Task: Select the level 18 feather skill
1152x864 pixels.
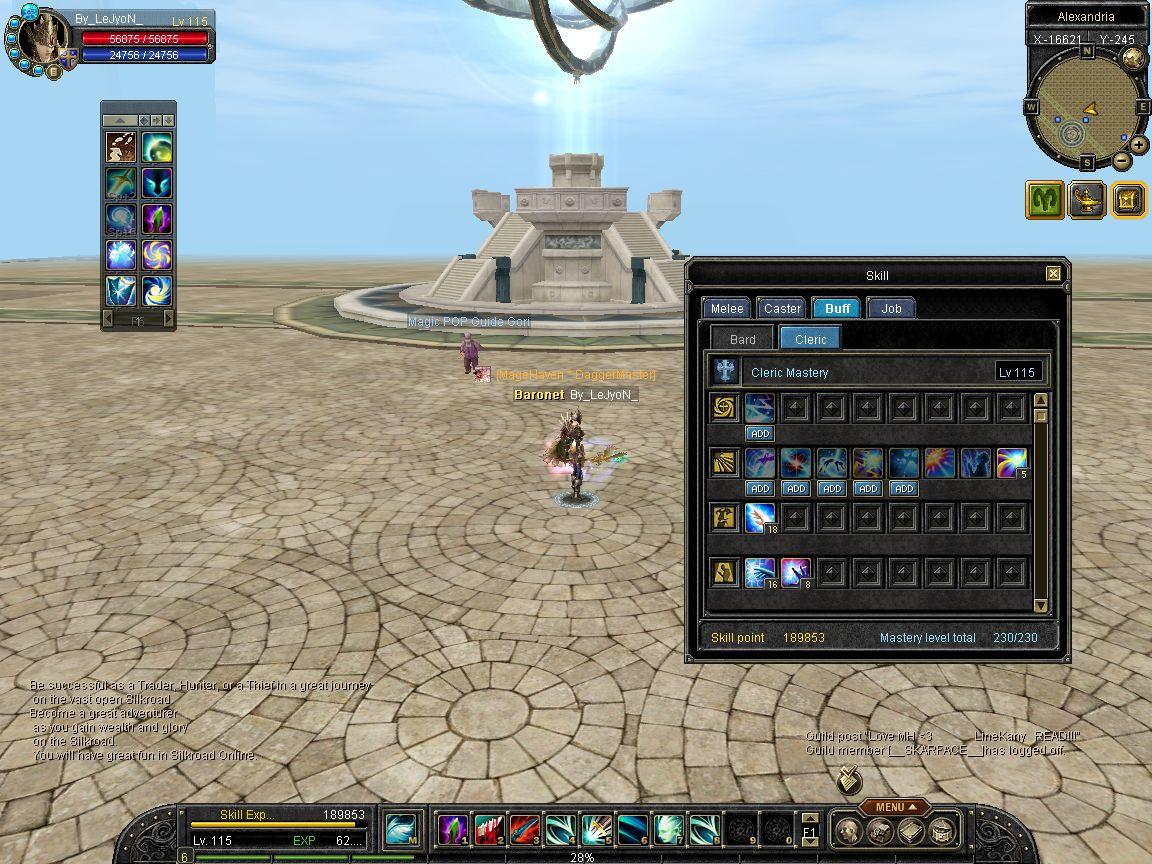Action: click(x=760, y=517)
